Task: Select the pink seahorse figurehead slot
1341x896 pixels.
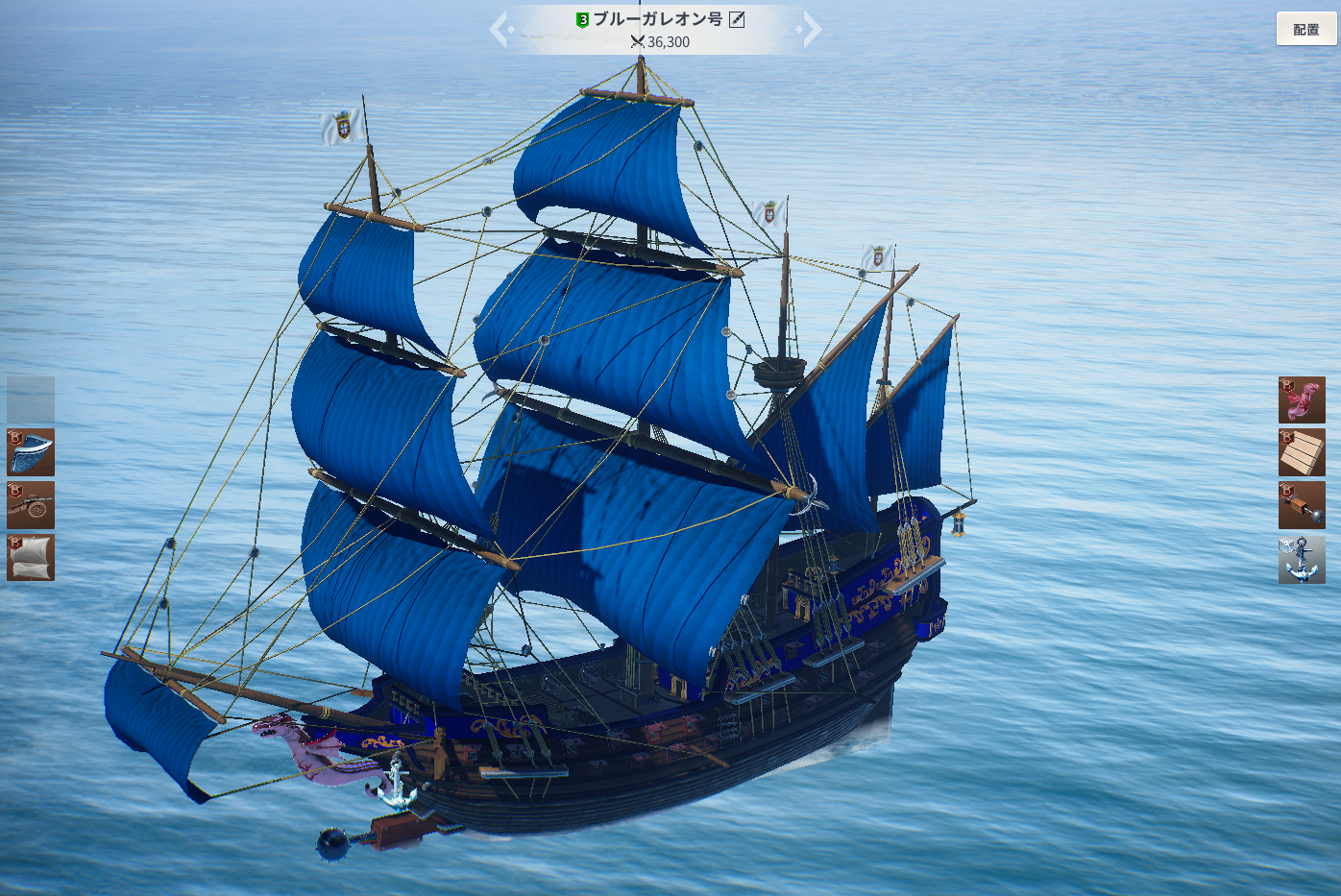Action: tap(1302, 400)
